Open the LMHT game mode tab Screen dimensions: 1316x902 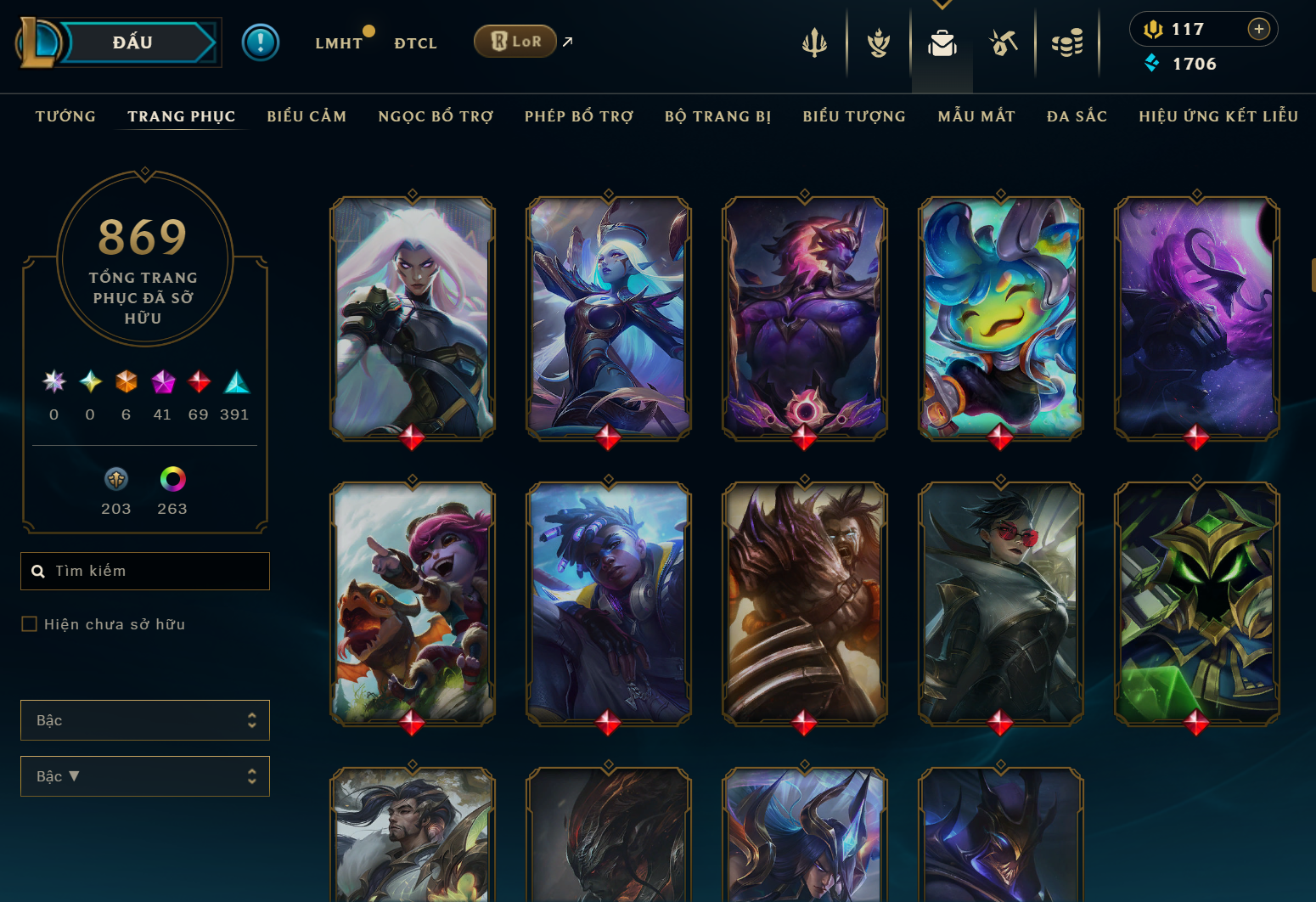coord(339,43)
